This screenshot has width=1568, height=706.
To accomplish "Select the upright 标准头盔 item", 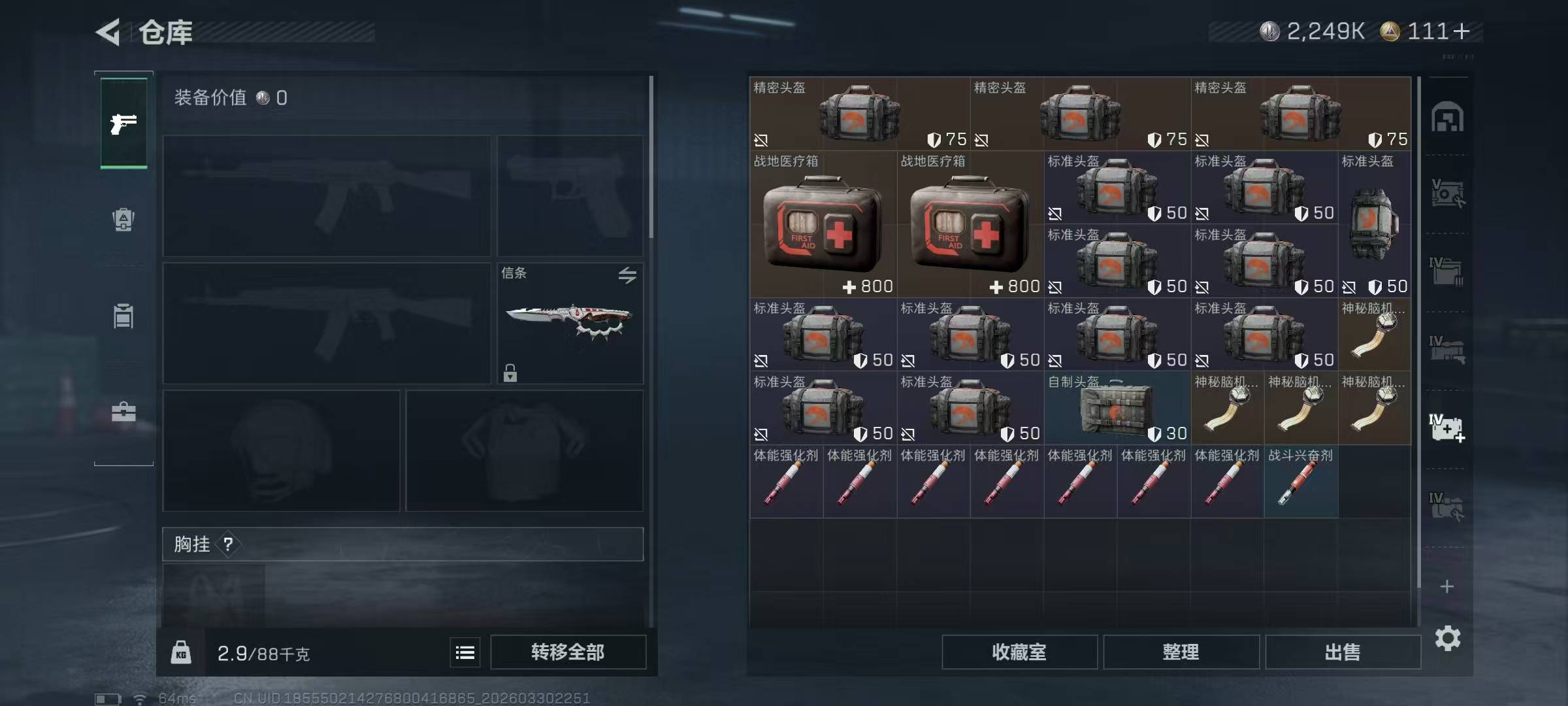I will coord(1374,224).
